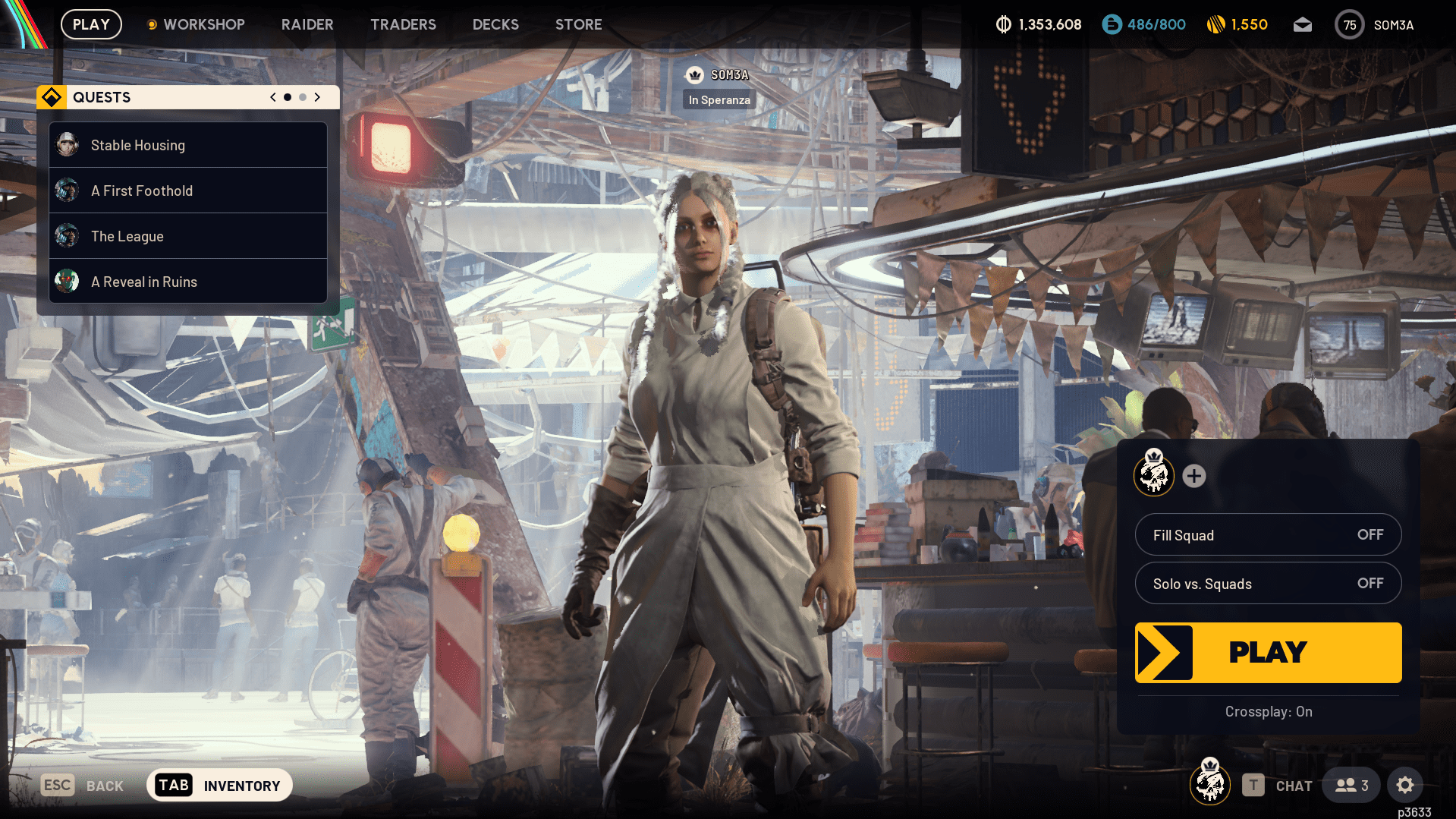Click the Workshop icon beside WORKSHOP label
This screenshot has height=819, width=1456.
(153, 24)
